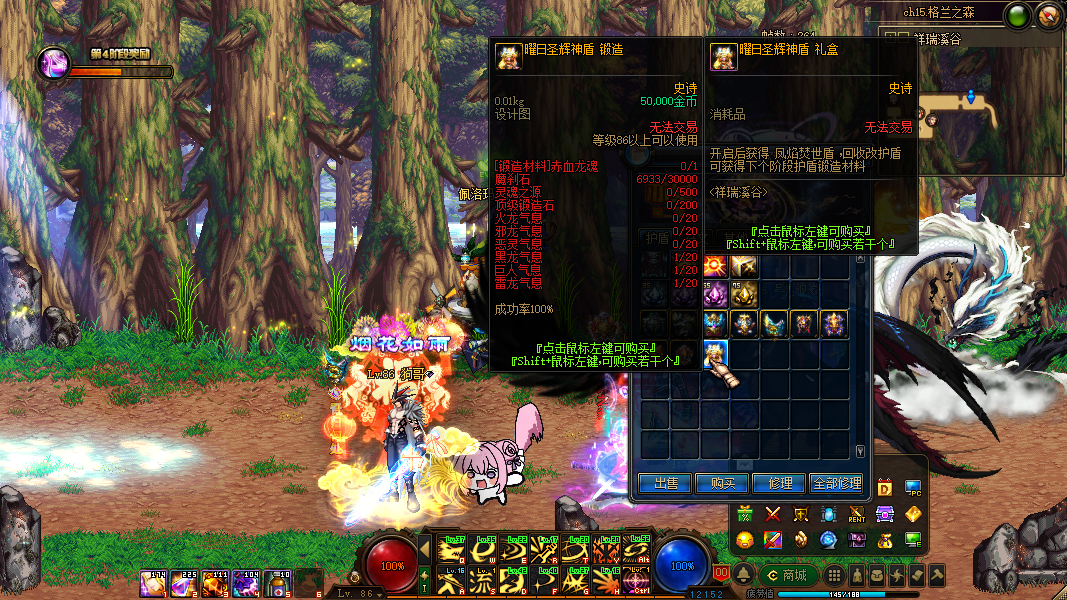Viewport: 1067px width, 600px height.
Task: Choose 全部修理 (Repair All)
Action: pos(836,483)
